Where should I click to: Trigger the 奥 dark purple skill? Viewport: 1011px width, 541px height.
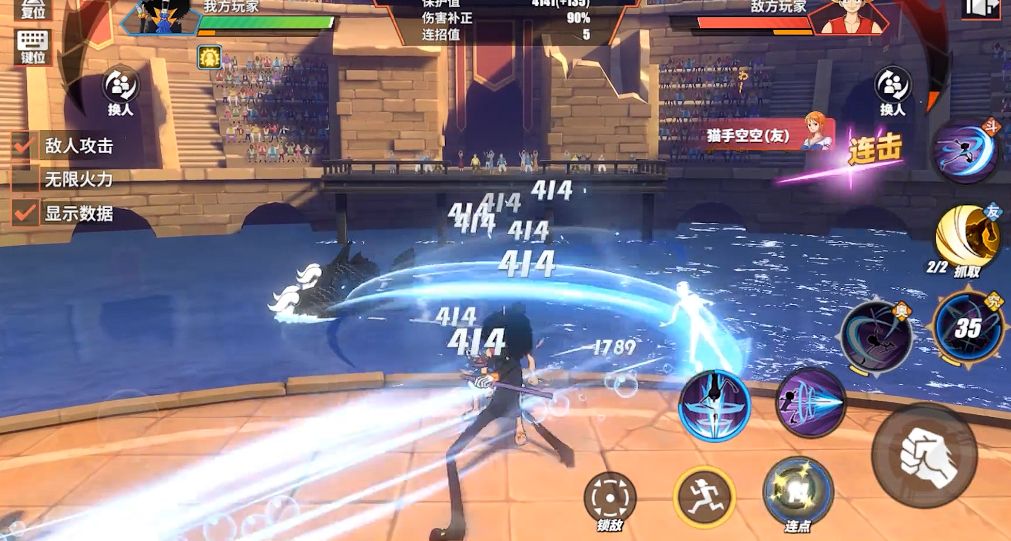point(875,336)
